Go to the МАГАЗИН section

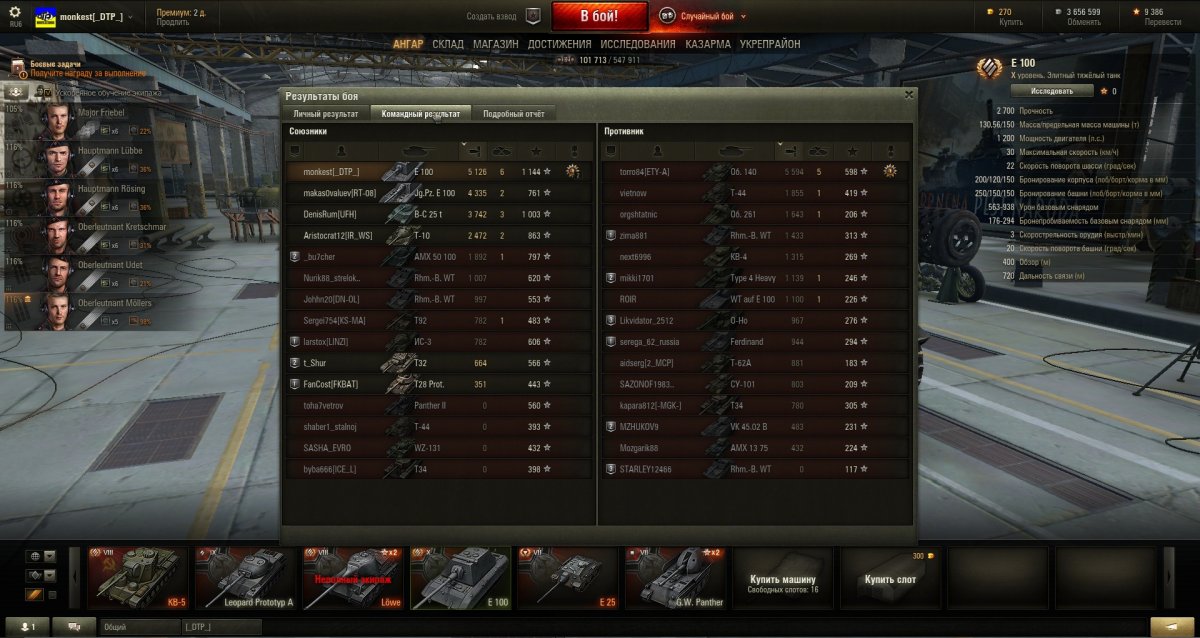pyautogui.click(x=495, y=44)
